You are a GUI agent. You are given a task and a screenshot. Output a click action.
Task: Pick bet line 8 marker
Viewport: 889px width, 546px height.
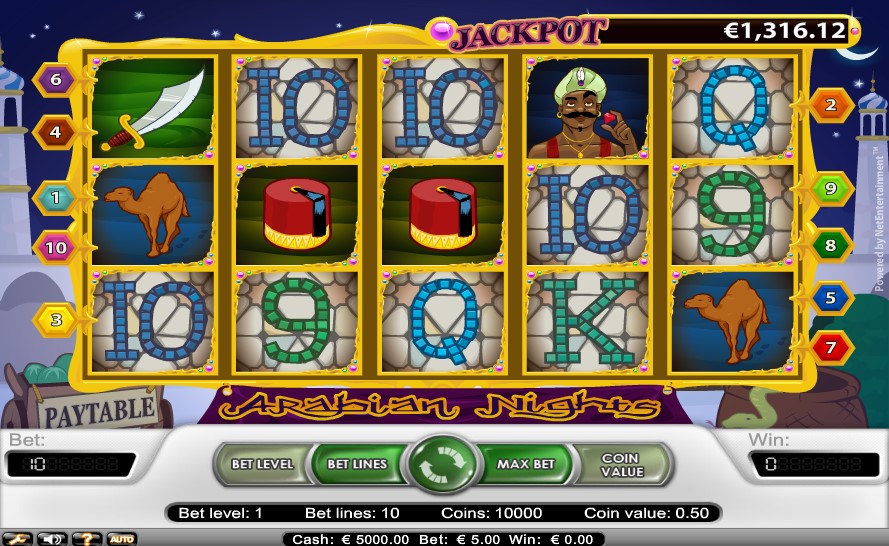[831, 244]
